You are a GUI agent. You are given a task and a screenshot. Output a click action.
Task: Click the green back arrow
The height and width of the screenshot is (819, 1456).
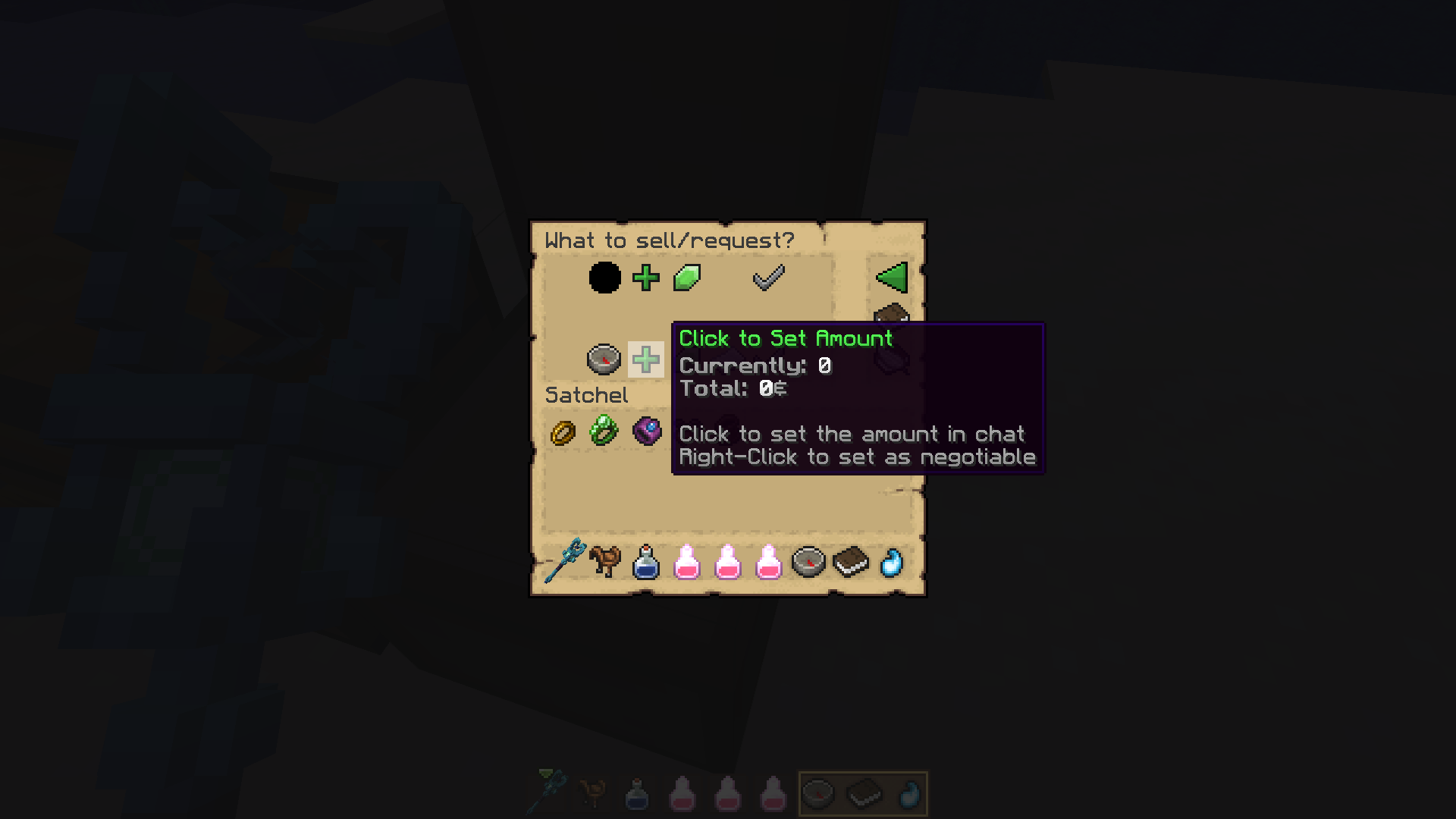pos(892,278)
